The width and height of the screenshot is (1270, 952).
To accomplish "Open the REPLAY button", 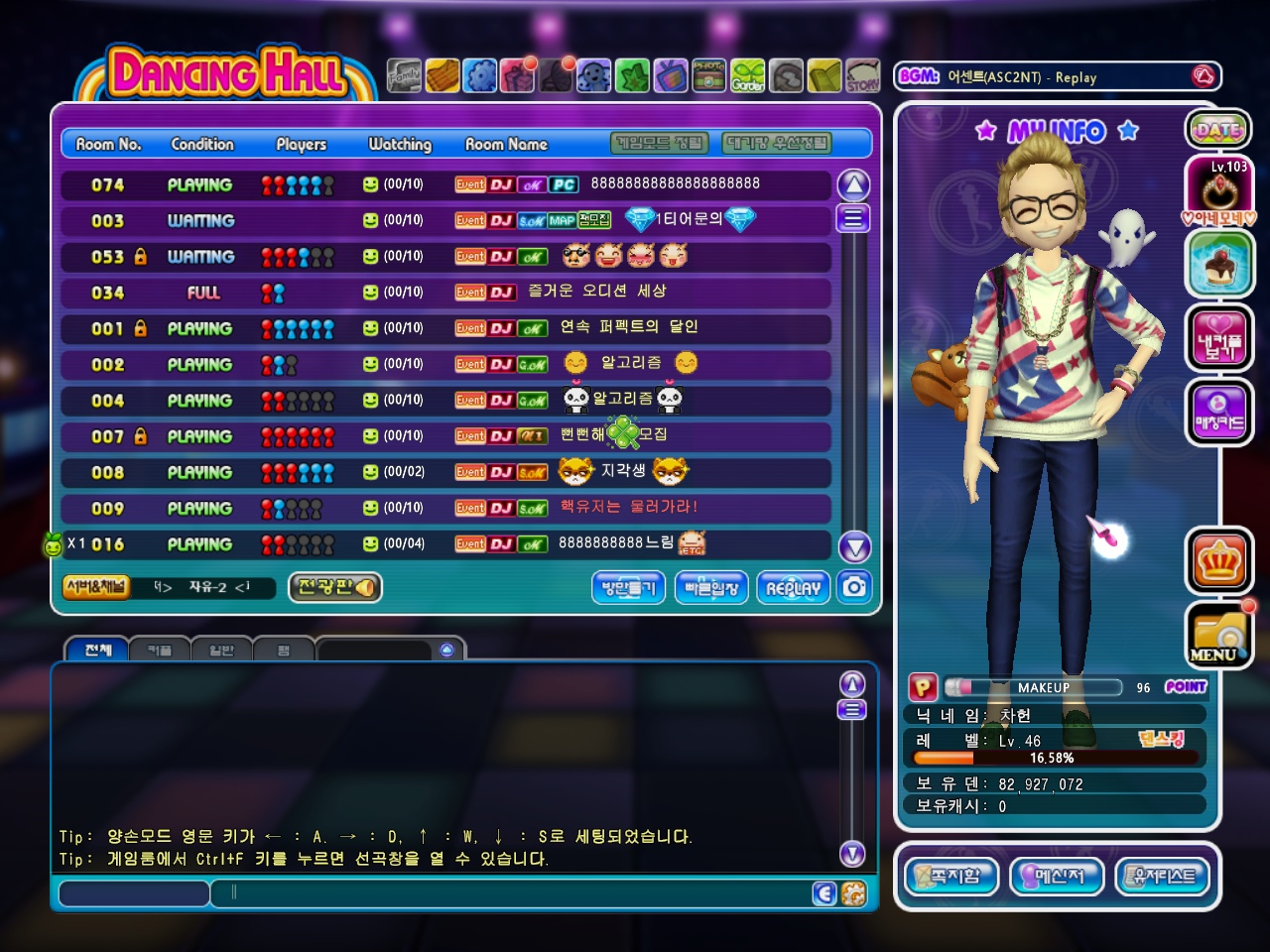I will 793,588.
